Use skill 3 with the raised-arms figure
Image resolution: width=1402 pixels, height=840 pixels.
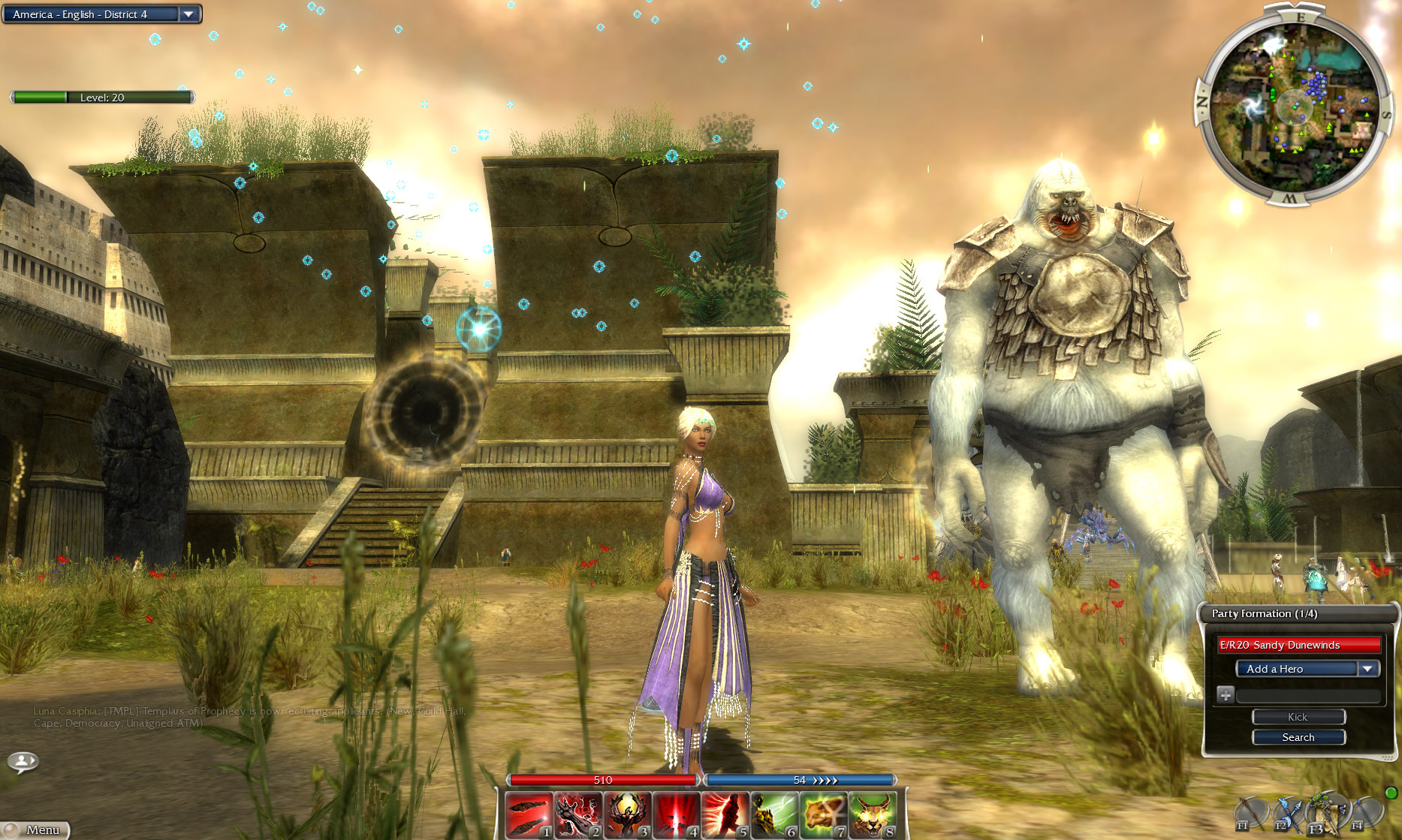pyautogui.click(x=626, y=815)
